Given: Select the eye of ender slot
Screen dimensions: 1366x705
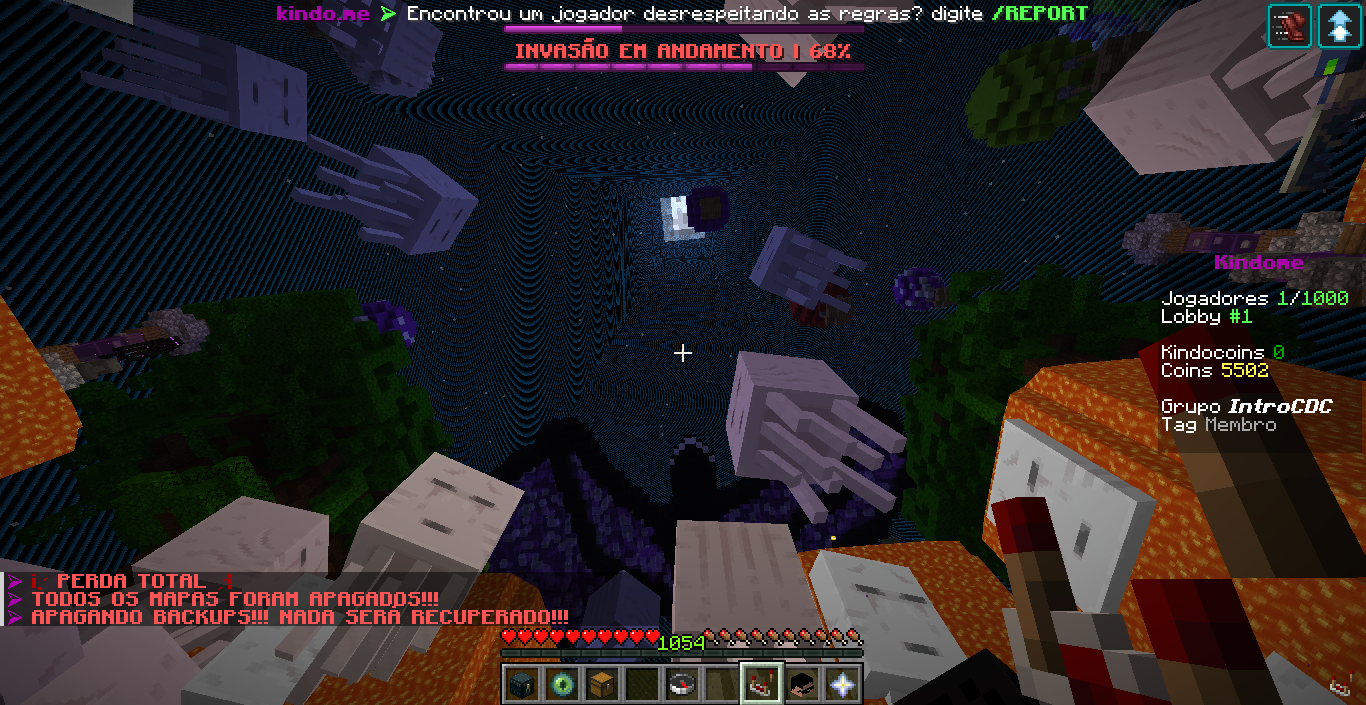Looking at the screenshot, I should click(x=560, y=684).
